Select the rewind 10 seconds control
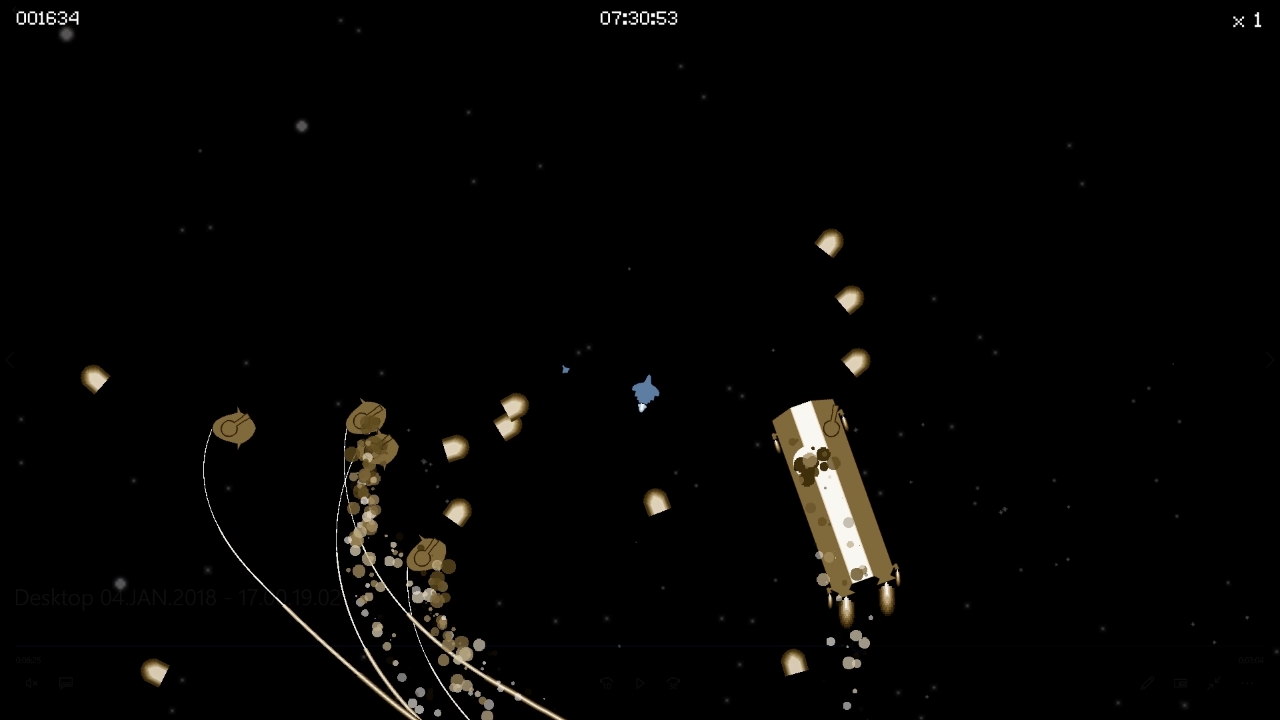 (x=605, y=683)
